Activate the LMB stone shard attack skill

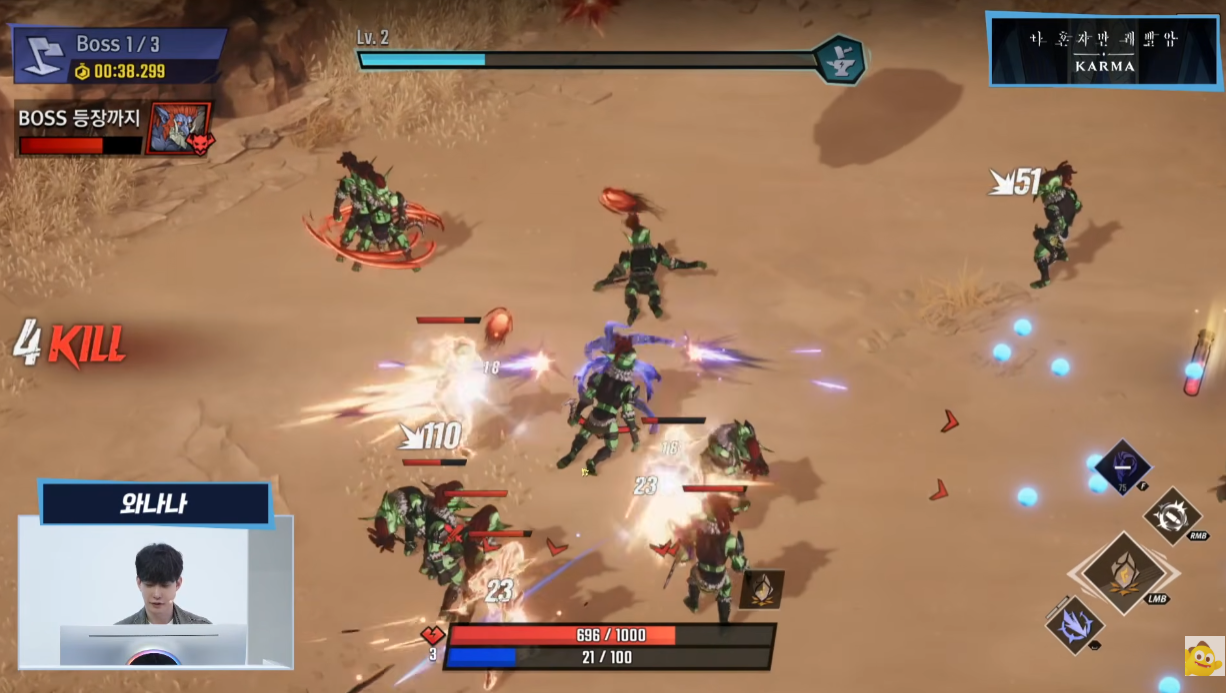[x=1124, y=574]
